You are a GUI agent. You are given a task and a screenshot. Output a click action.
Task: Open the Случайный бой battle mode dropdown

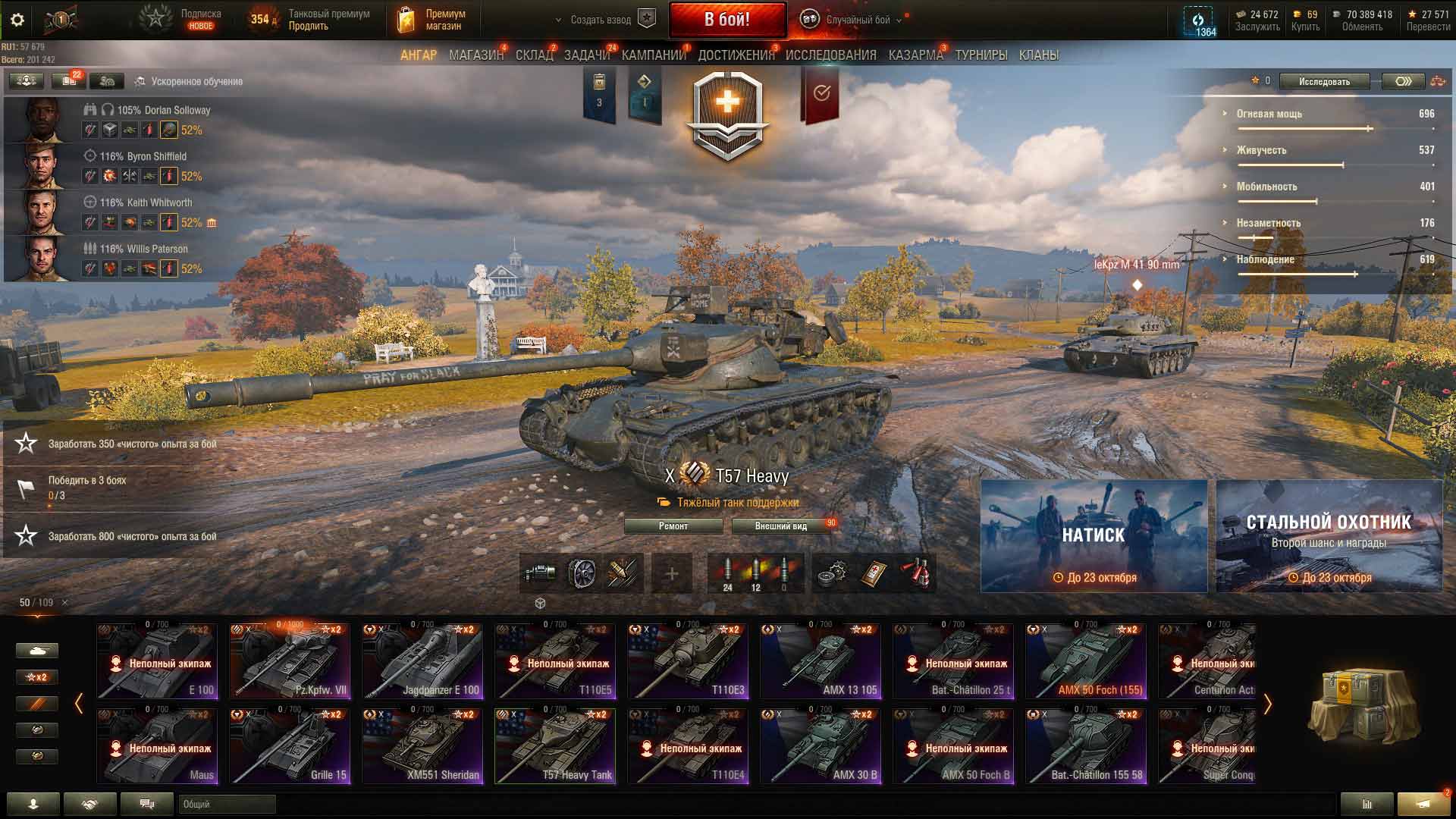tap(857, 20)
